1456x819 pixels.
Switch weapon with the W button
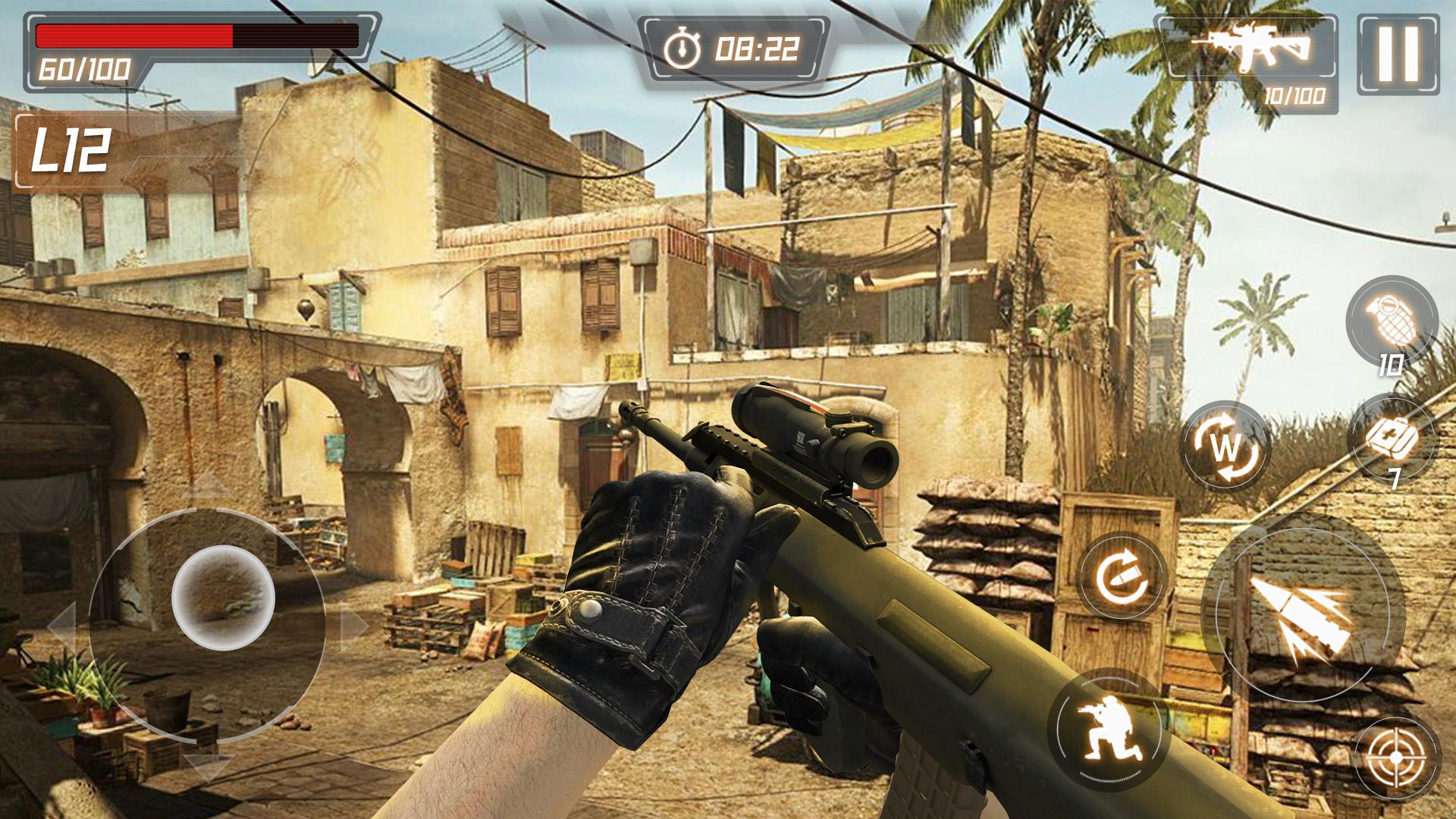tap(1225, 448)
